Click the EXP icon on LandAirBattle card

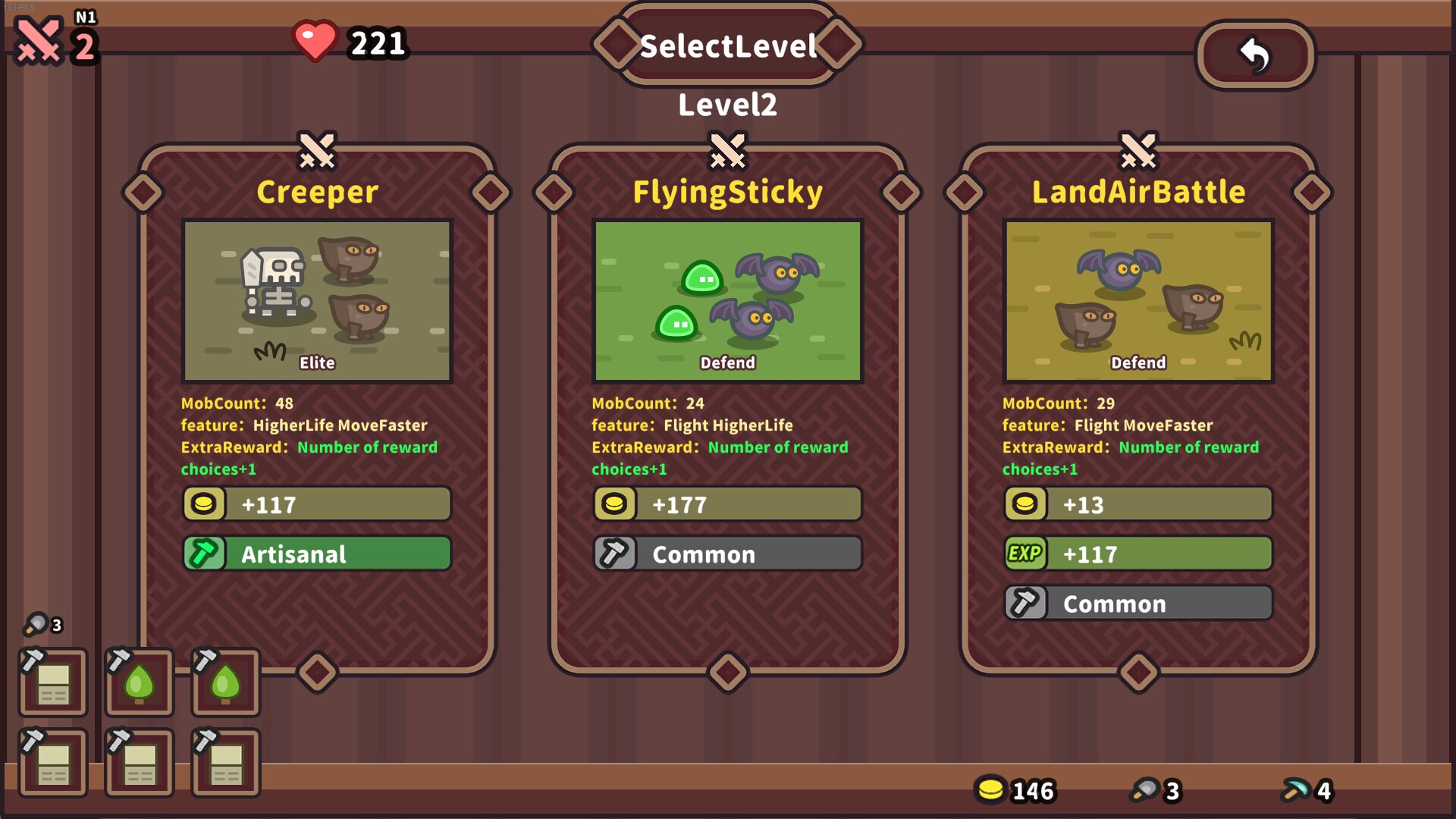[x=1026, y=554]
